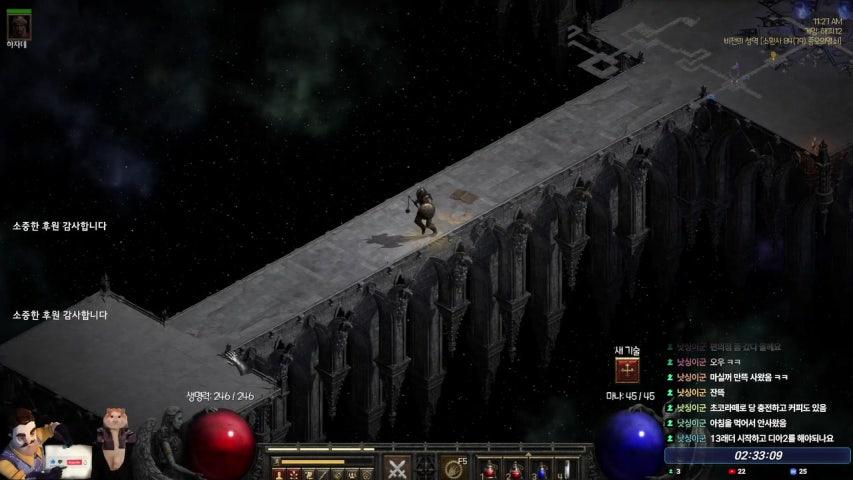The height and width of the screenshot is (480, 853).
Task: Click the 02:33:09 stream timer bar
Action: (x=757, y=455)
